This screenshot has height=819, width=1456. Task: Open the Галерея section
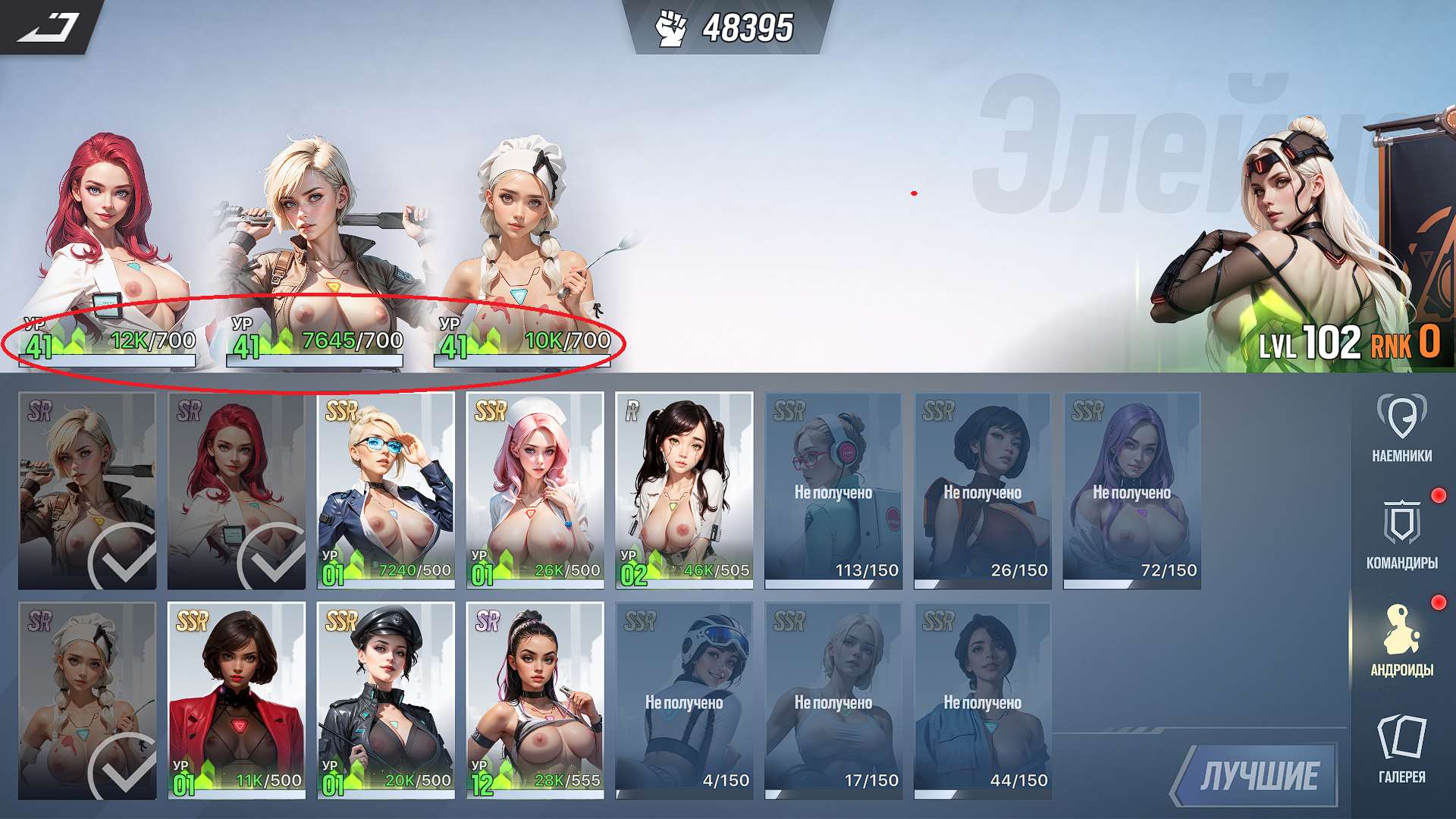click(1401, 748)
